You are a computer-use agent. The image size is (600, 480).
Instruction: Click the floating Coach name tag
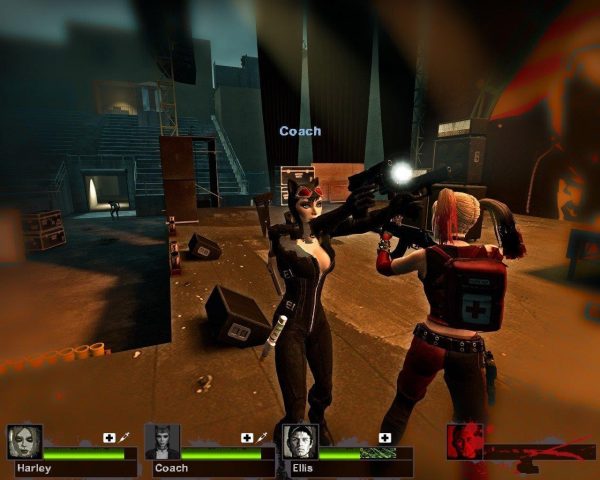(x=300, y=131)
